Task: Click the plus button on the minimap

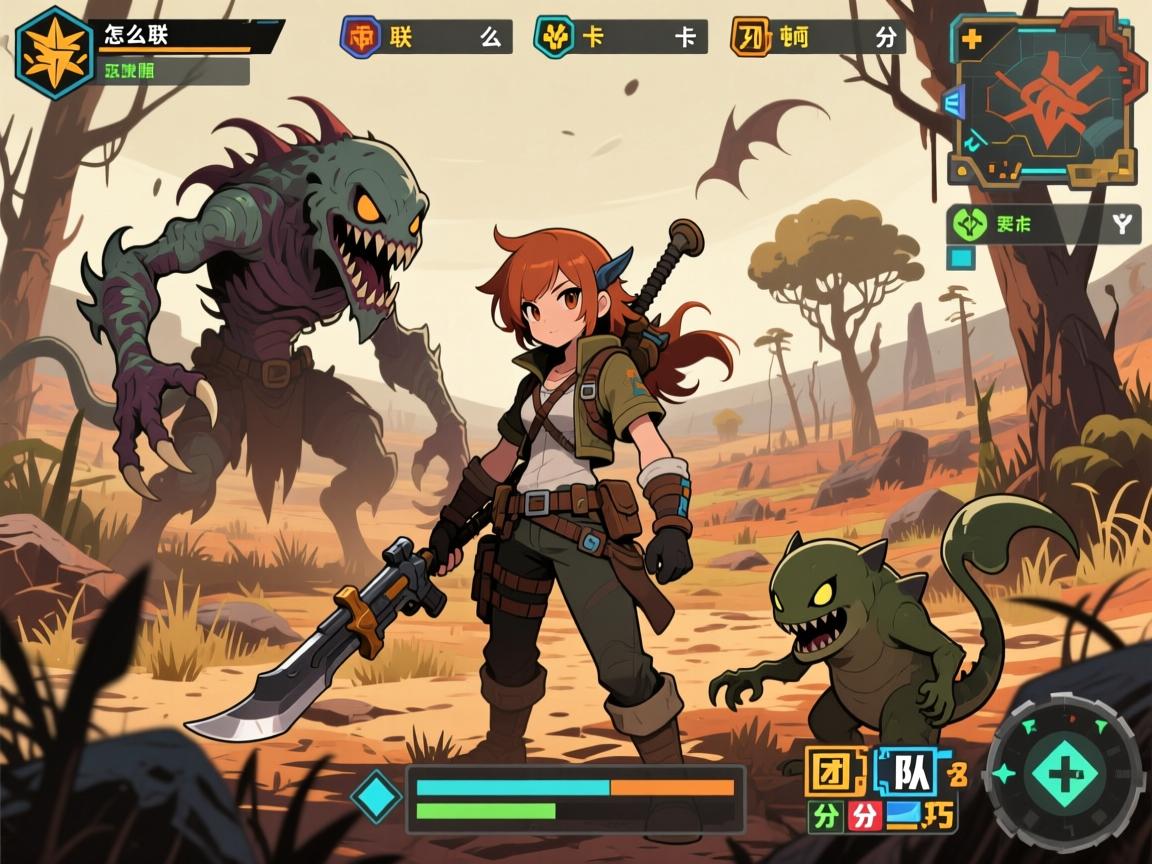Action: [971, 41]
